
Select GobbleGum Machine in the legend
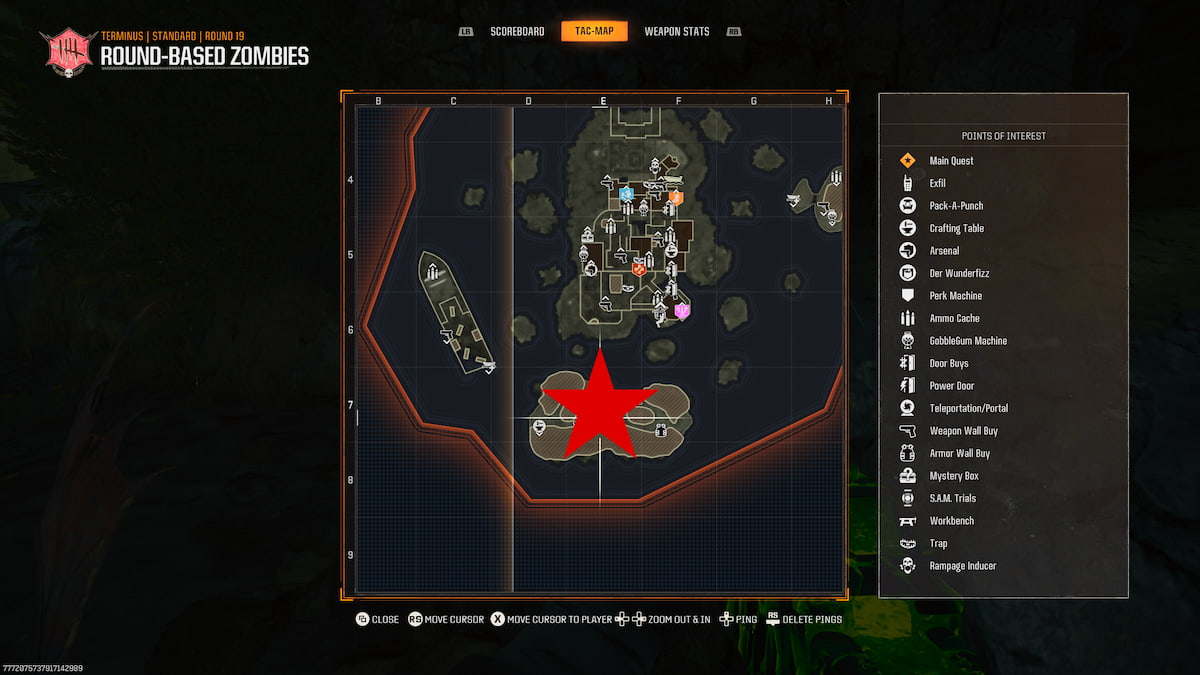point(967,341)
